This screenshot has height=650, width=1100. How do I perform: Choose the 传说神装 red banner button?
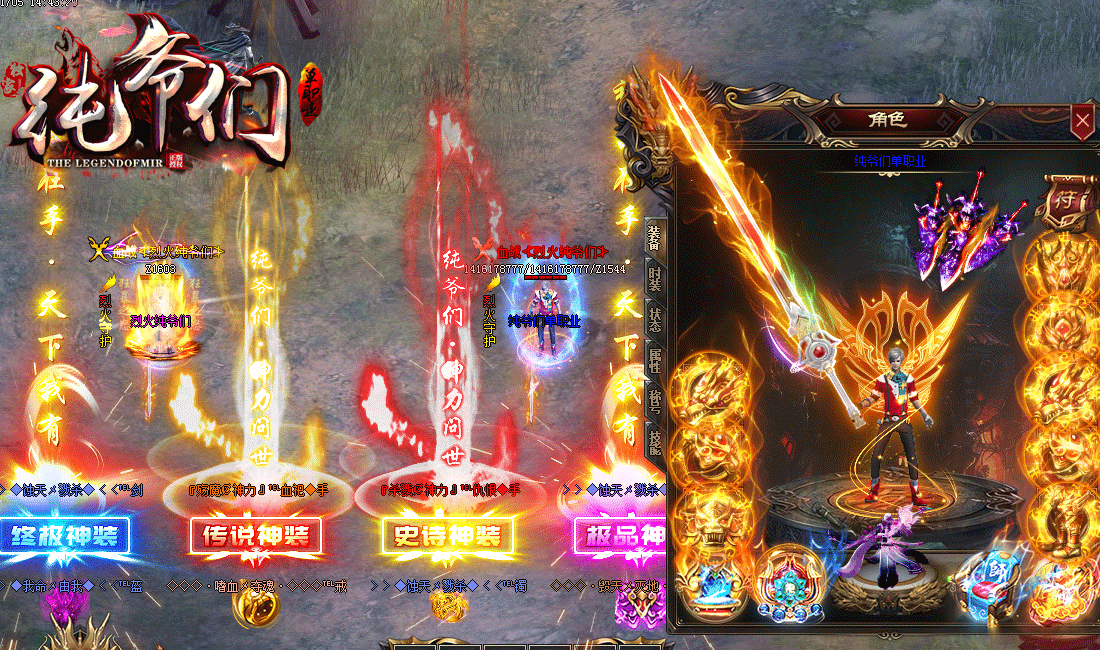tap(256, 536)
